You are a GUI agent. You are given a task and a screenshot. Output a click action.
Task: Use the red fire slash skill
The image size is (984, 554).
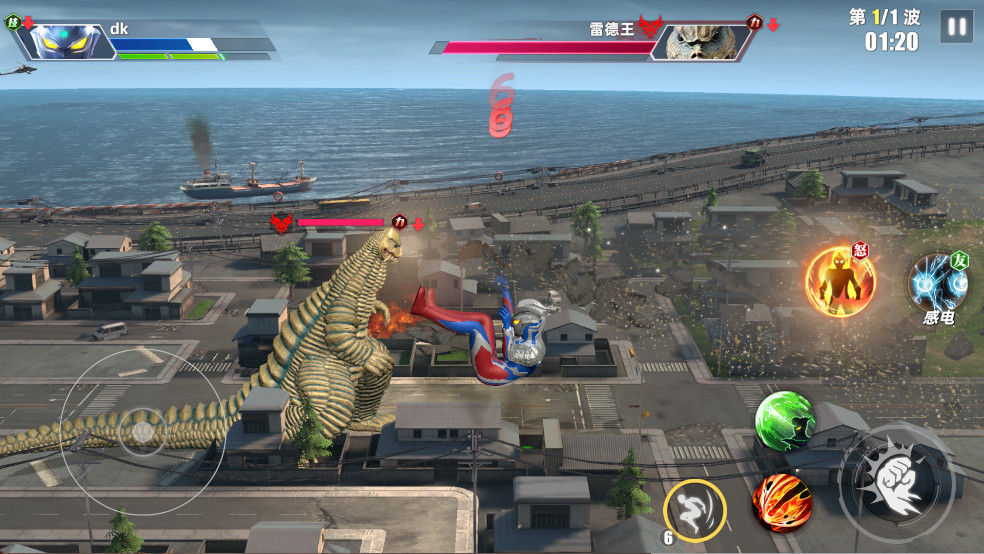(x=781, y=500)
